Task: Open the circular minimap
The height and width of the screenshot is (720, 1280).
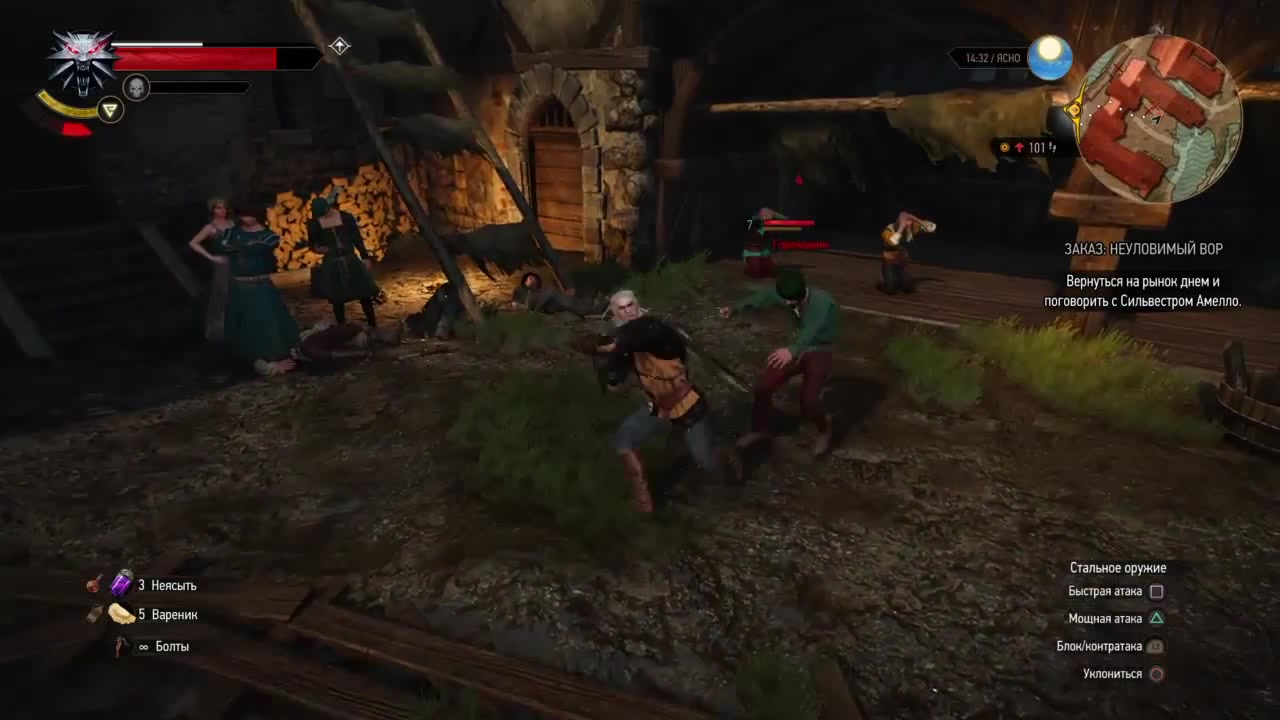Action: [x=1160, y=118]
